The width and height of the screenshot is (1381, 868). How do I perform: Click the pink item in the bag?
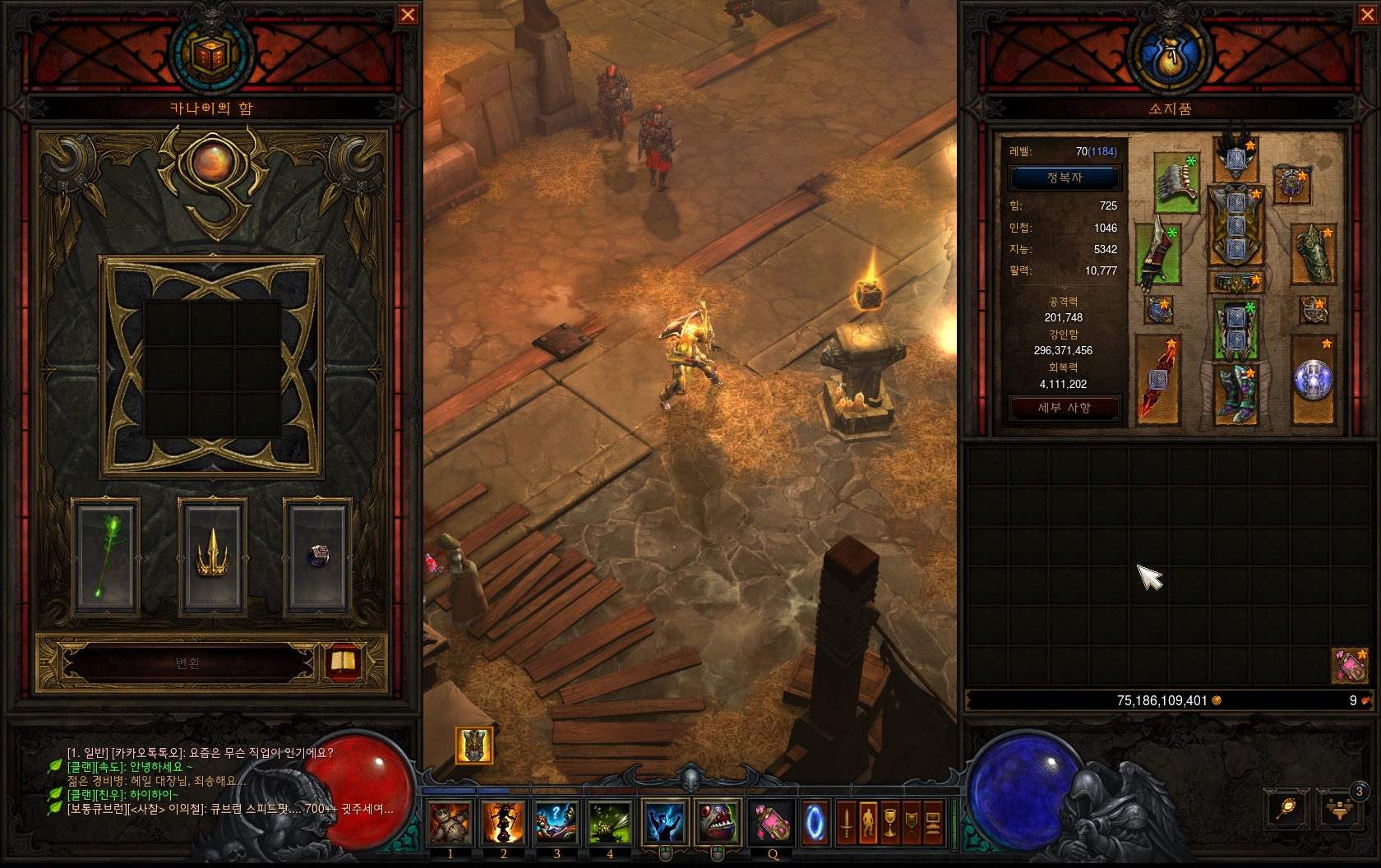[x=1350, y=667]
